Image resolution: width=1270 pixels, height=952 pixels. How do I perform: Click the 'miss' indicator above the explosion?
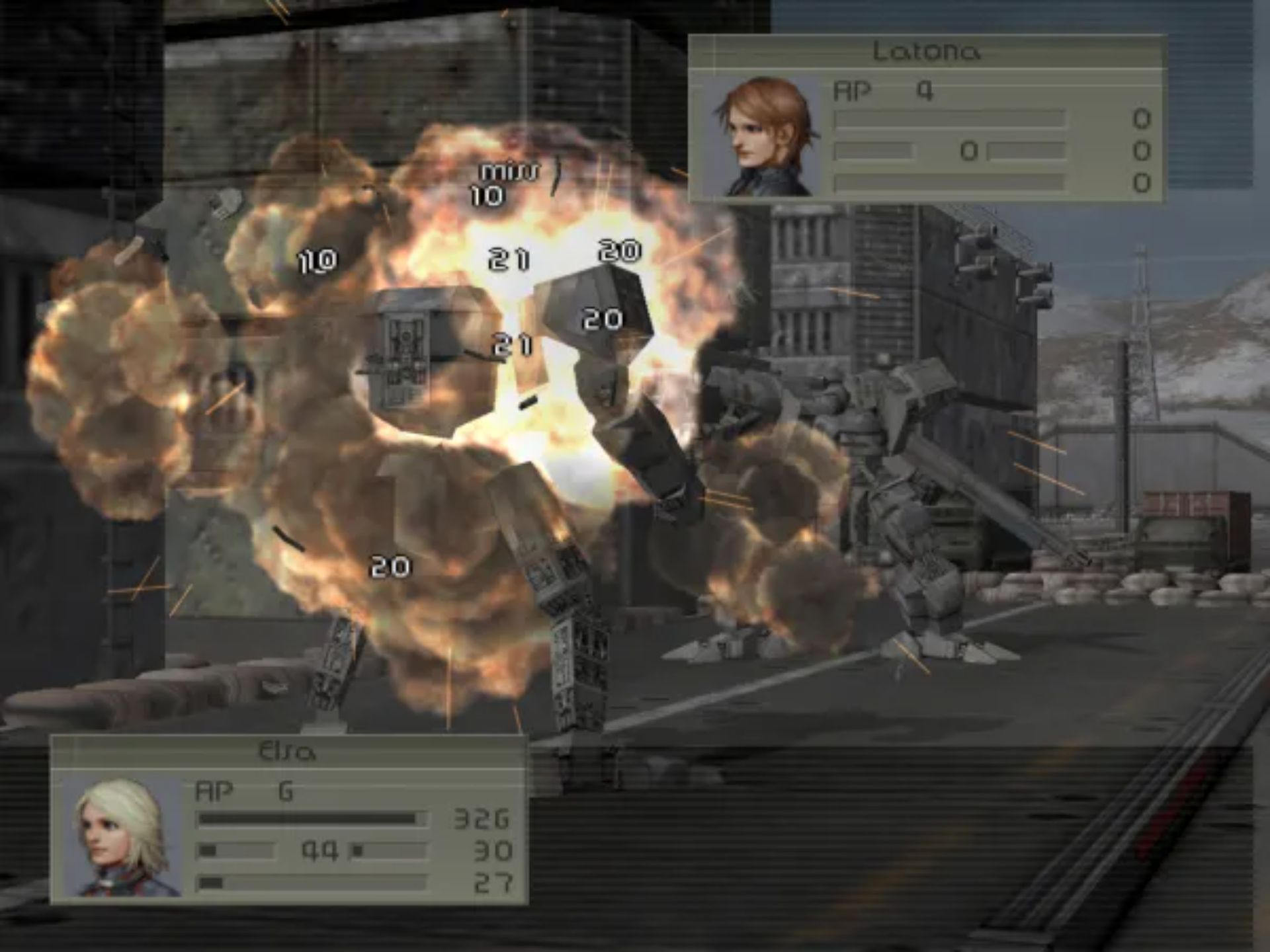point(509,172)
